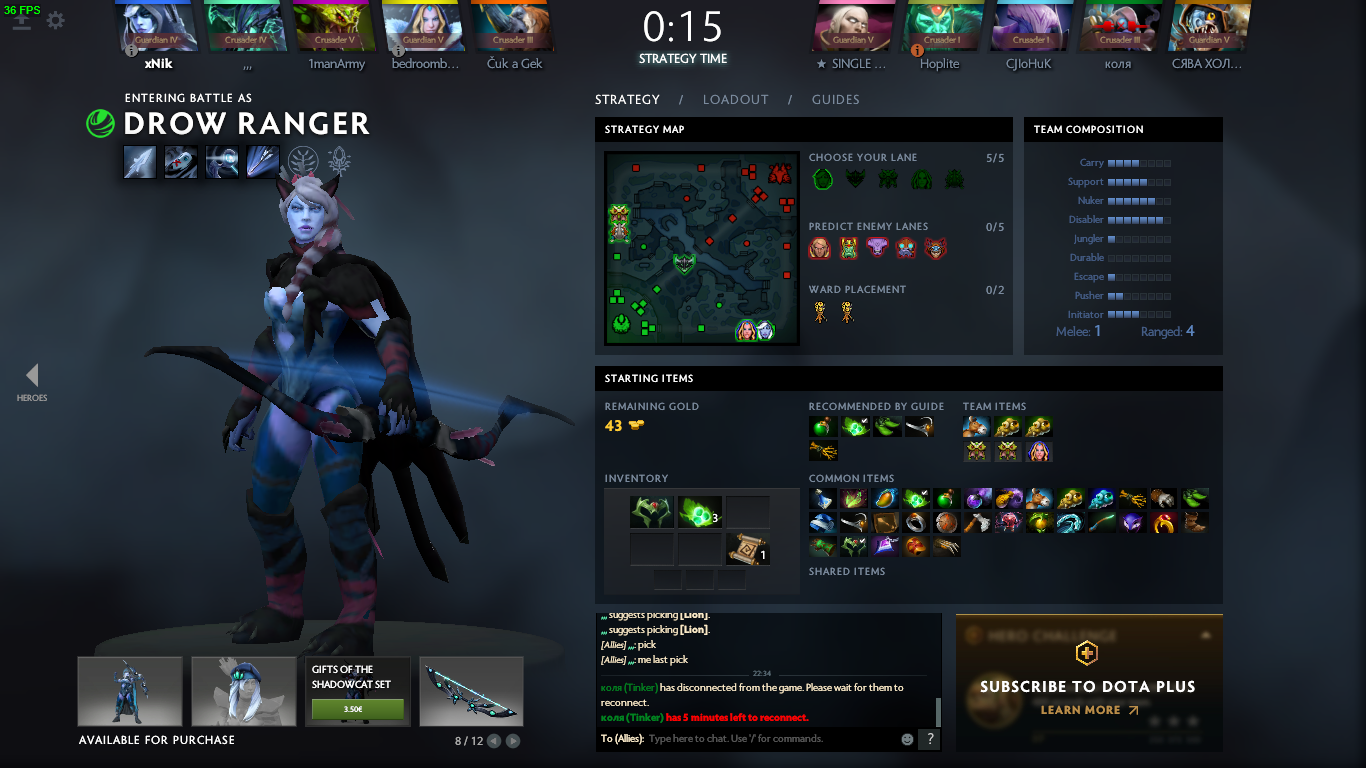Viewport: 1366px width, 768px height.
Task: Open the Guides tab
Action: pyautogui.click(x=835, y=99)
